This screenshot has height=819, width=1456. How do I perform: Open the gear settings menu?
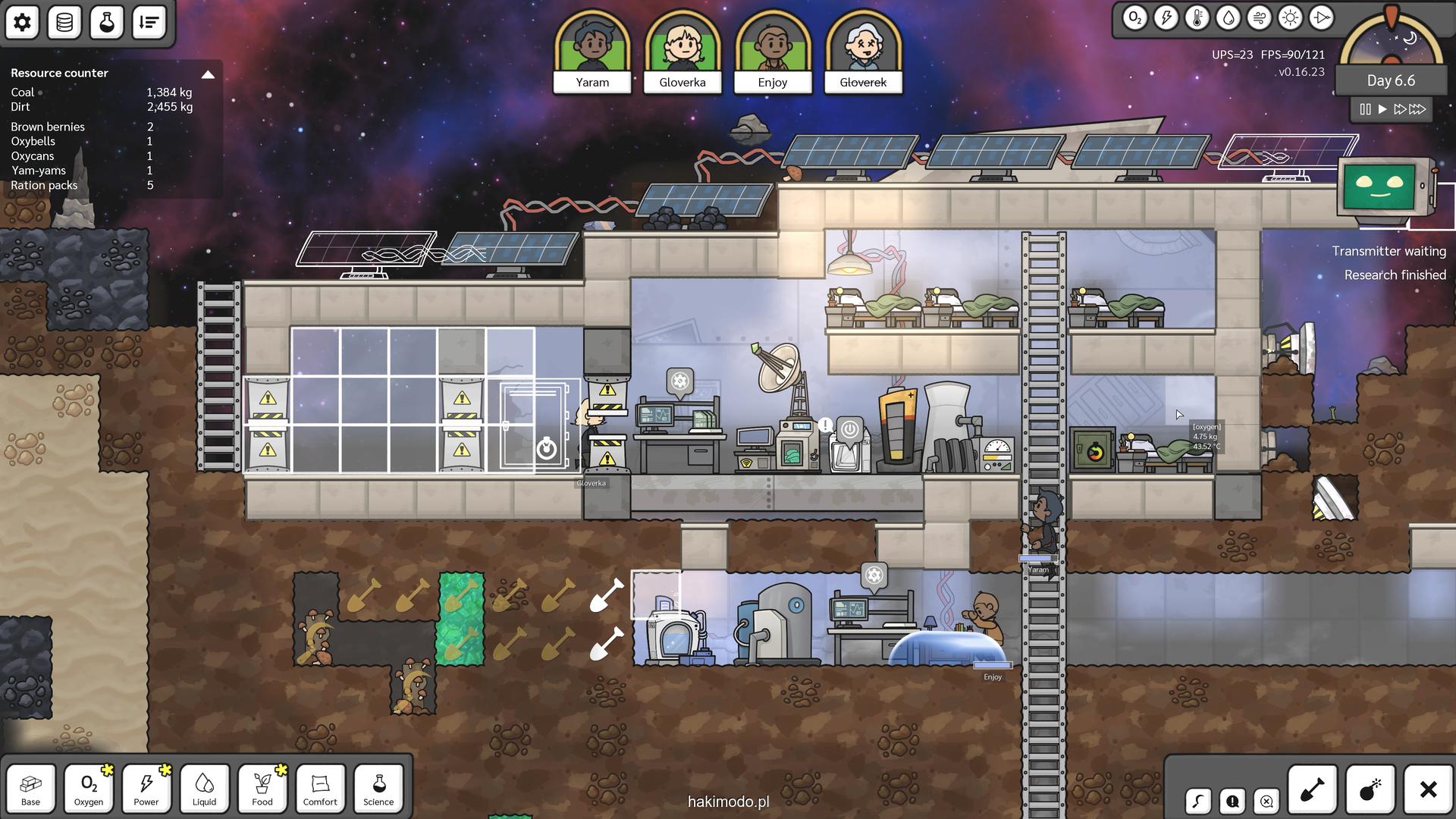[22, 22]
